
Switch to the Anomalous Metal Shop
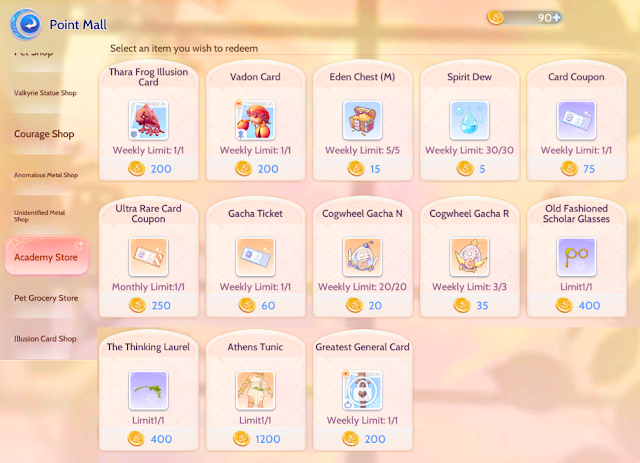45,175
